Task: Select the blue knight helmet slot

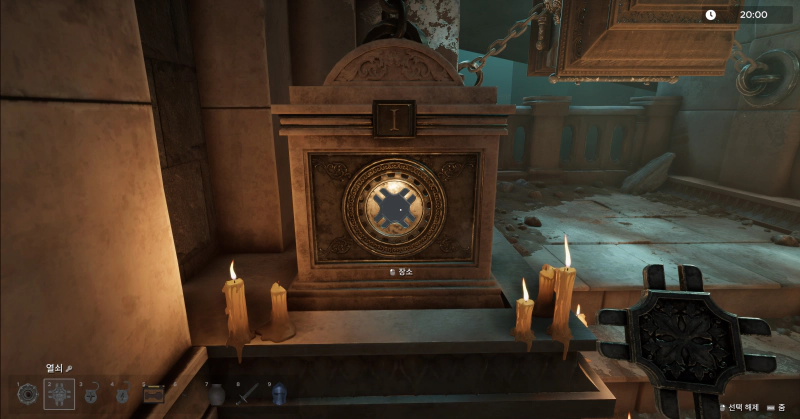Action: 279,395
